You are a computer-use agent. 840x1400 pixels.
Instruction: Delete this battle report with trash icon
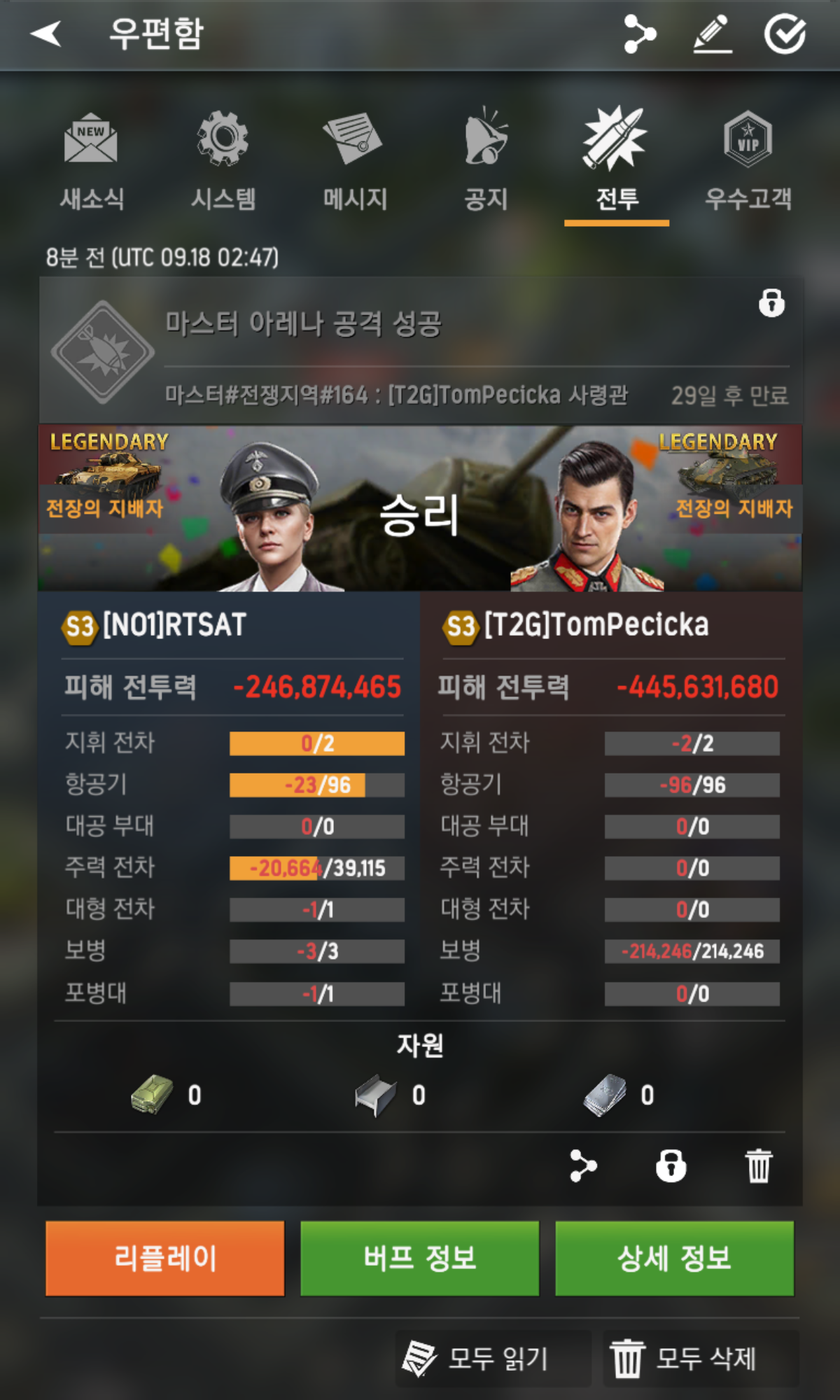[759, 1165]
